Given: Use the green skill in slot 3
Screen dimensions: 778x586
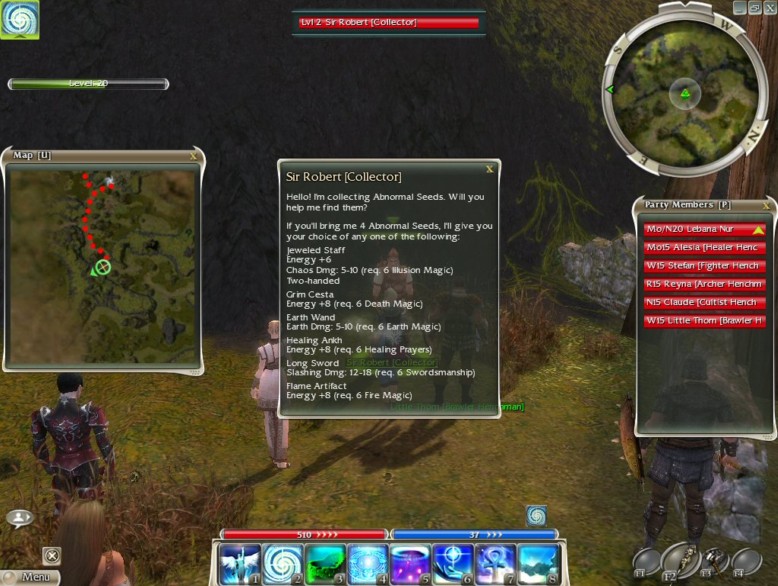Looking at the screenshot, I should tap(325, 563).
